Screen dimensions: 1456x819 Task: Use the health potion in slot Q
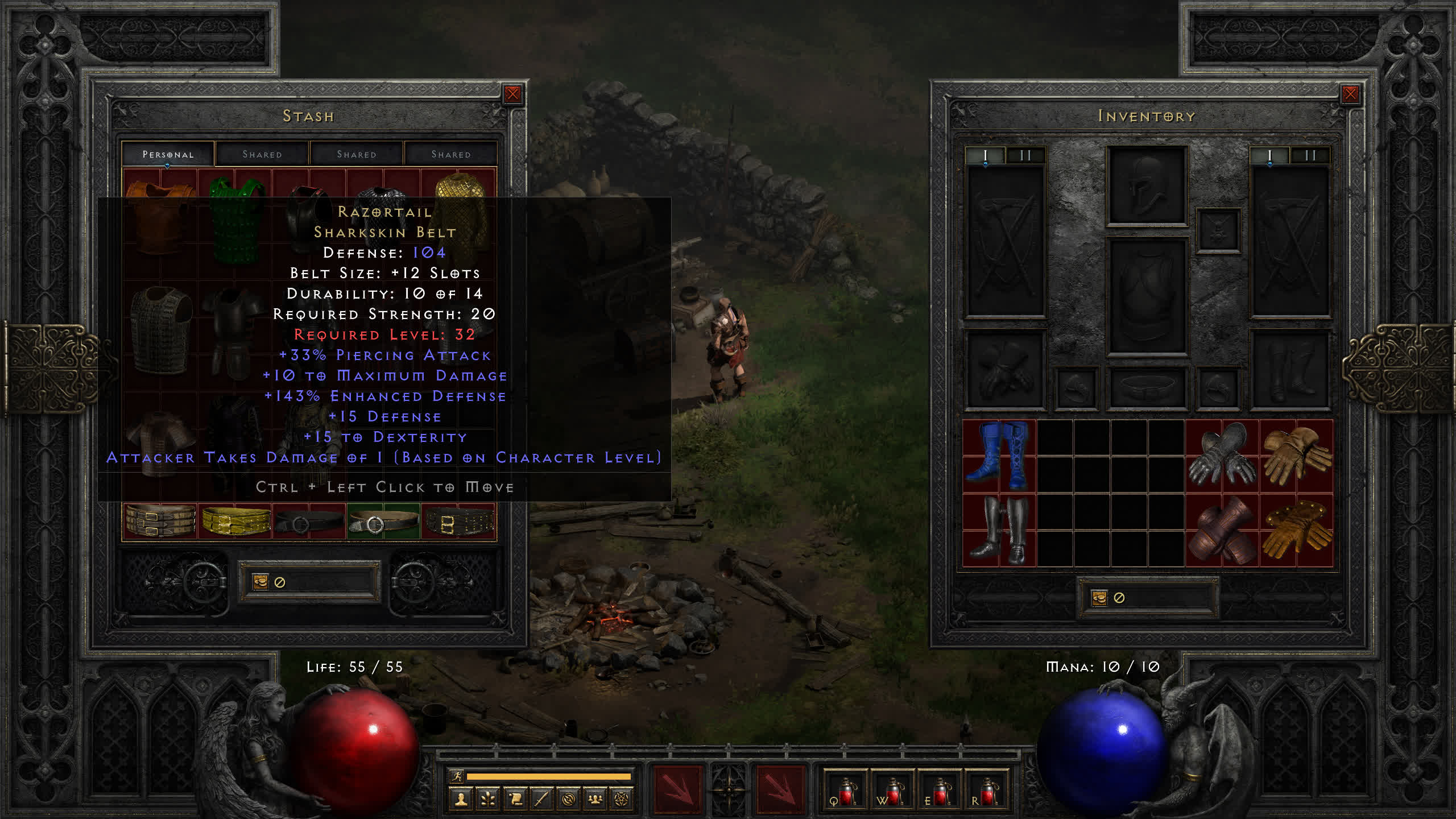pyautogui.click(x=846, y=791)
